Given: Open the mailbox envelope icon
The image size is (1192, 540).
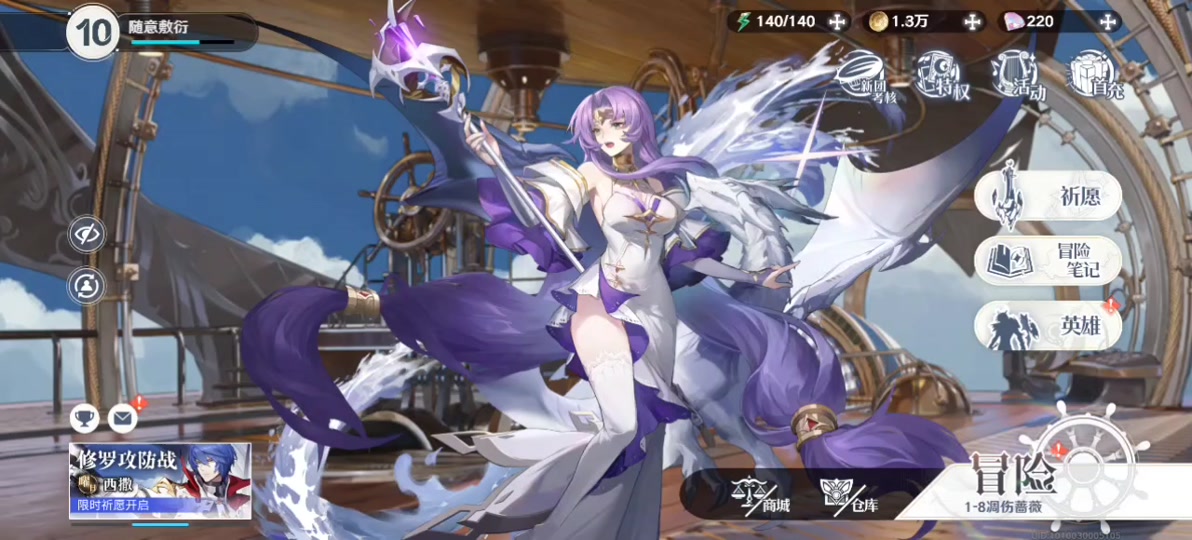Looking at the screenshot, I should 123,418.
